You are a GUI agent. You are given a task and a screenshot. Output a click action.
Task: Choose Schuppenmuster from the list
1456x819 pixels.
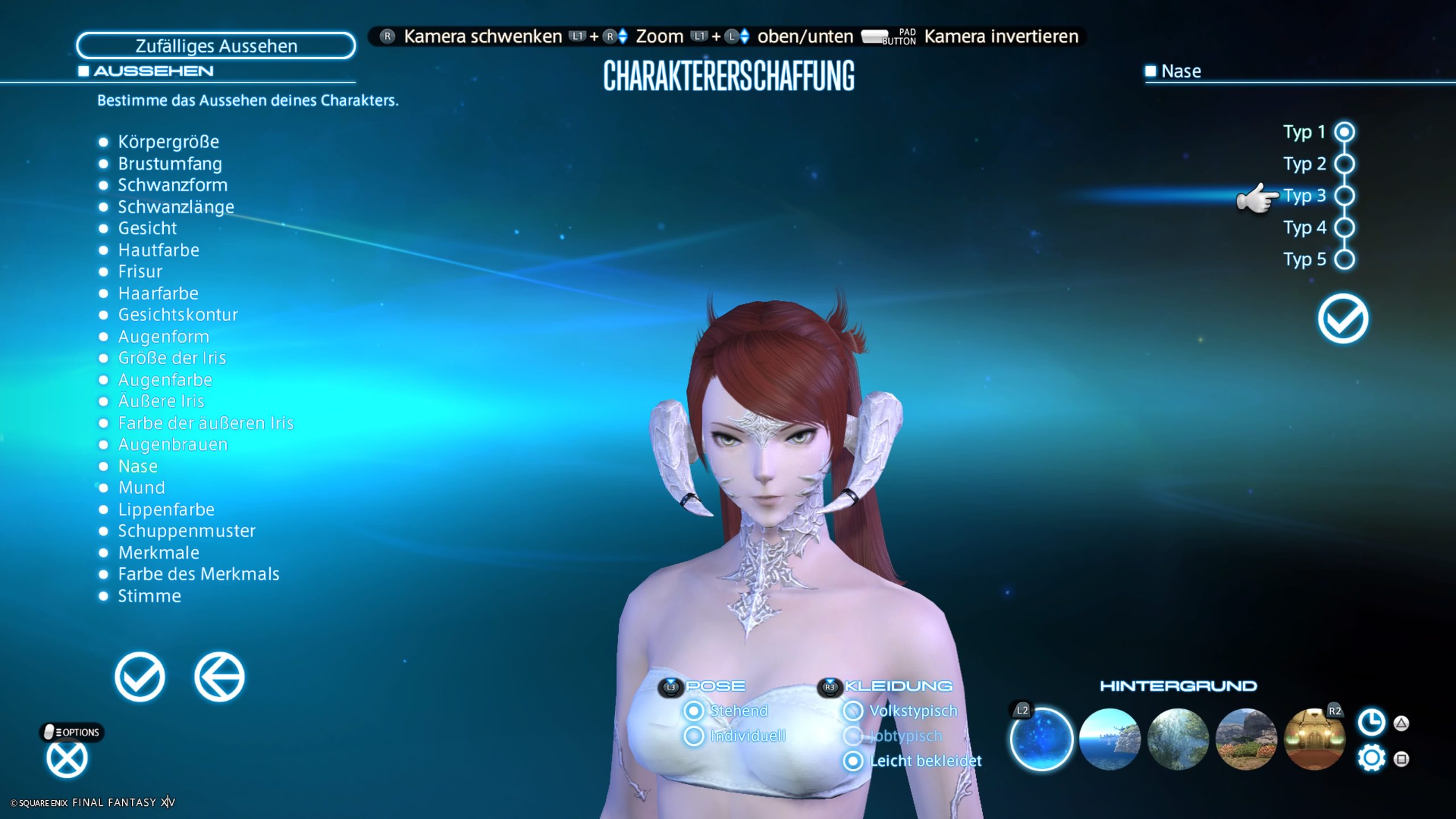(x=187, y=531)
